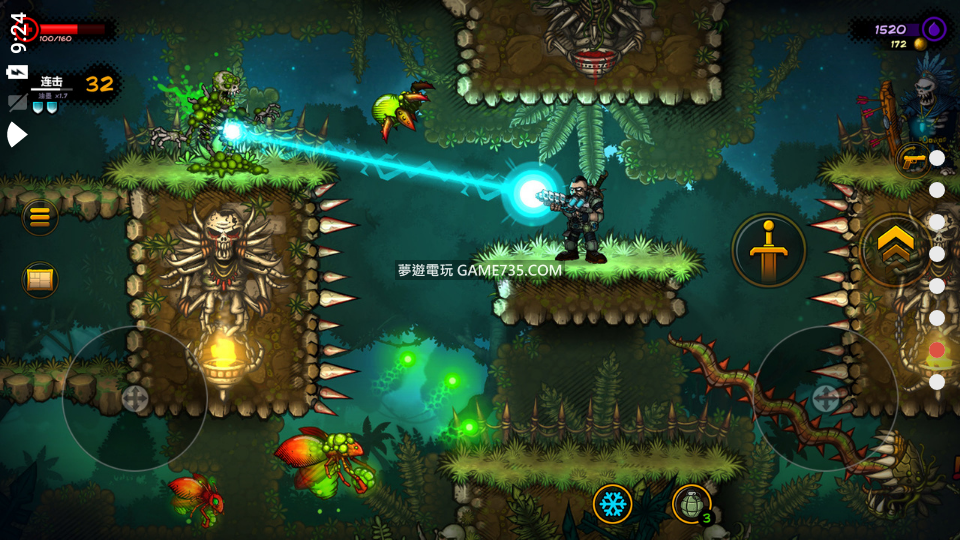Tap the purple droplet currency icon
This screenshot has height=540, width=960.
934,28
